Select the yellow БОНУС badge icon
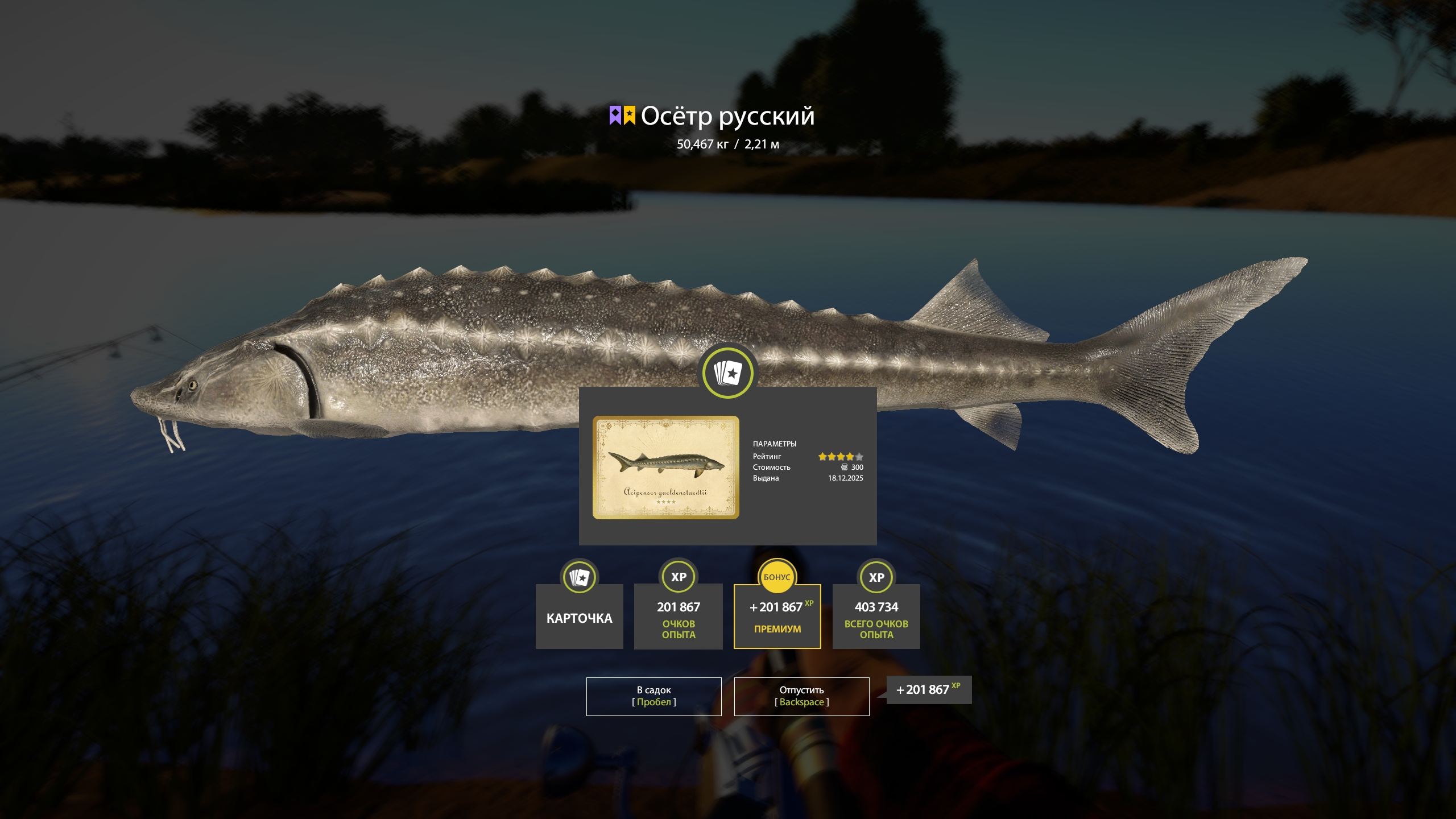1456x819 pixels. coord(777,578)
